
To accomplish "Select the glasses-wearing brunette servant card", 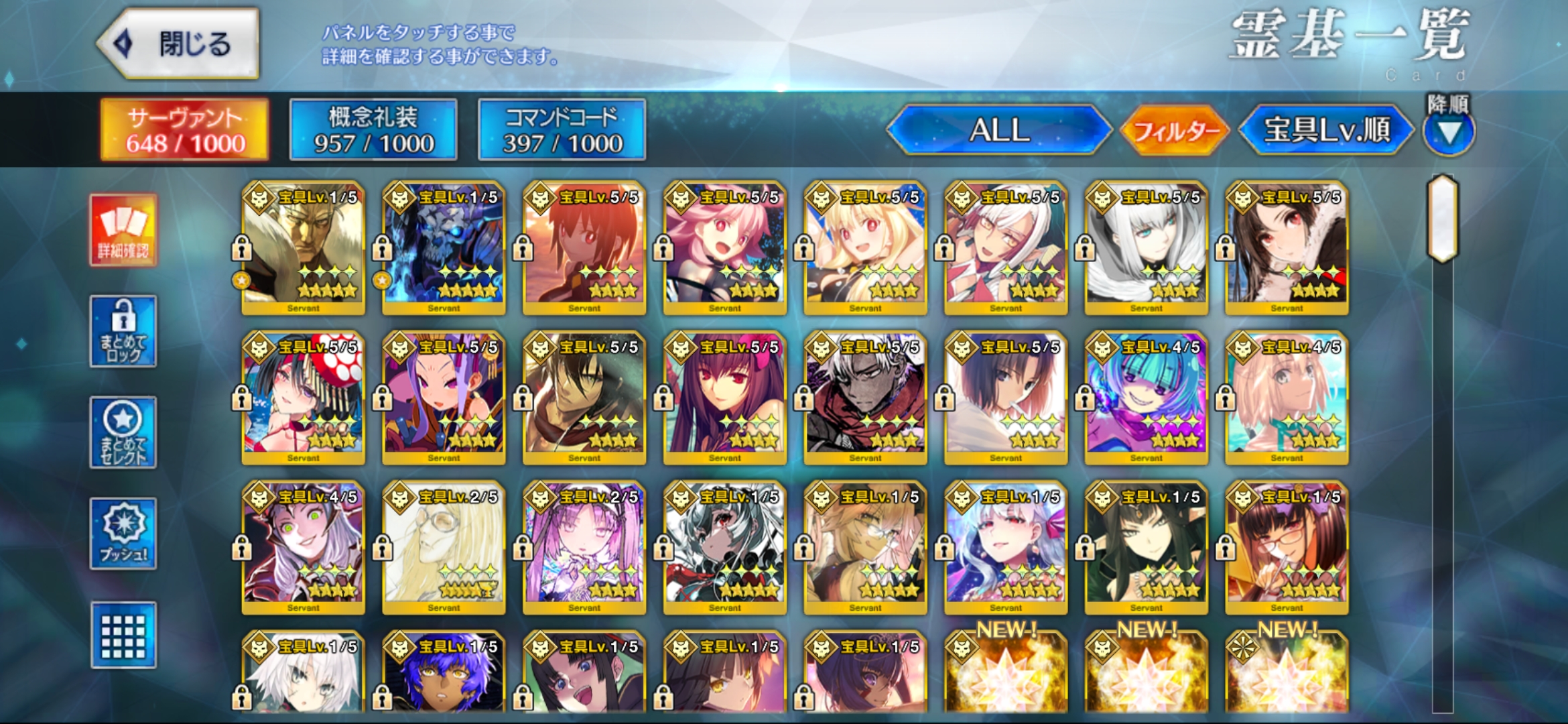I will click(x=1287, y=547).
